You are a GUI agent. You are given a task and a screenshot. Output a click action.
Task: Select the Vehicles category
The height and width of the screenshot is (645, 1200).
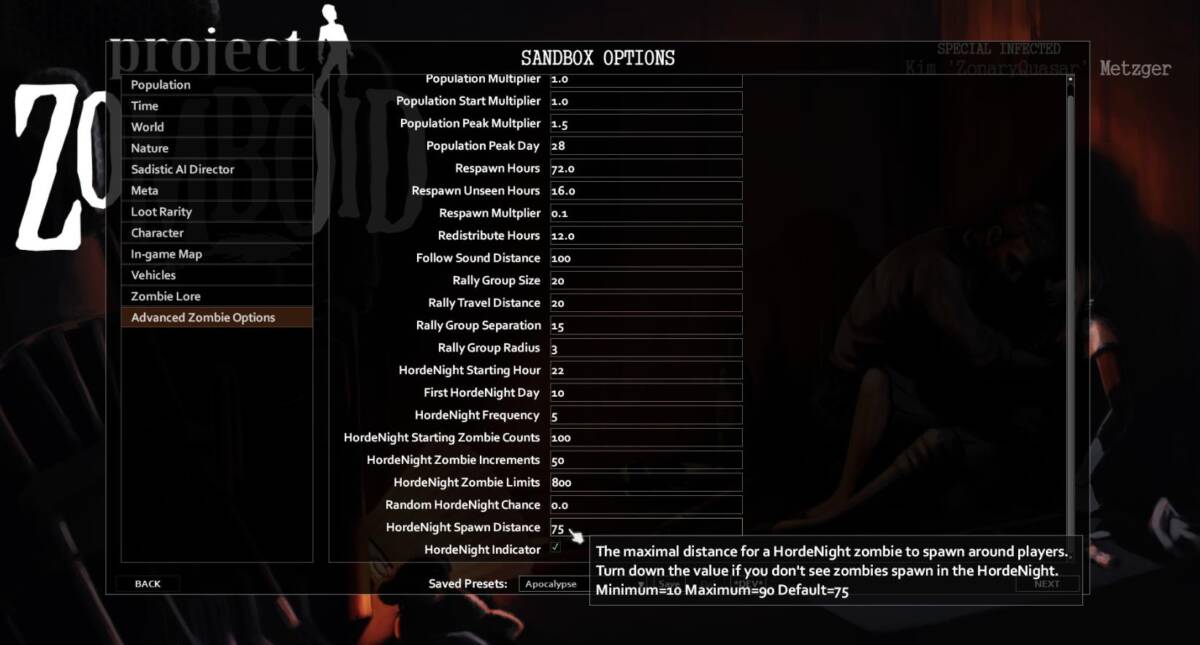pos(216,275)
